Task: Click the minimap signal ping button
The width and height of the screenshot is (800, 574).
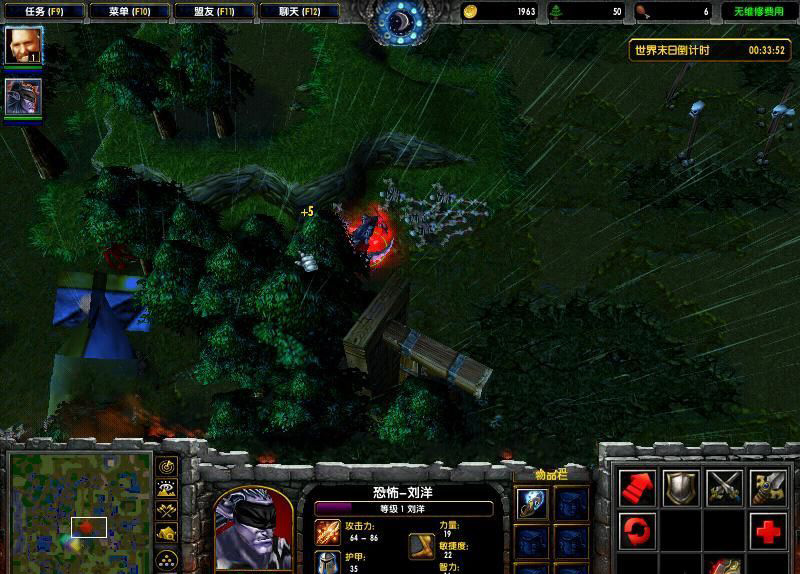Action: 167,466
